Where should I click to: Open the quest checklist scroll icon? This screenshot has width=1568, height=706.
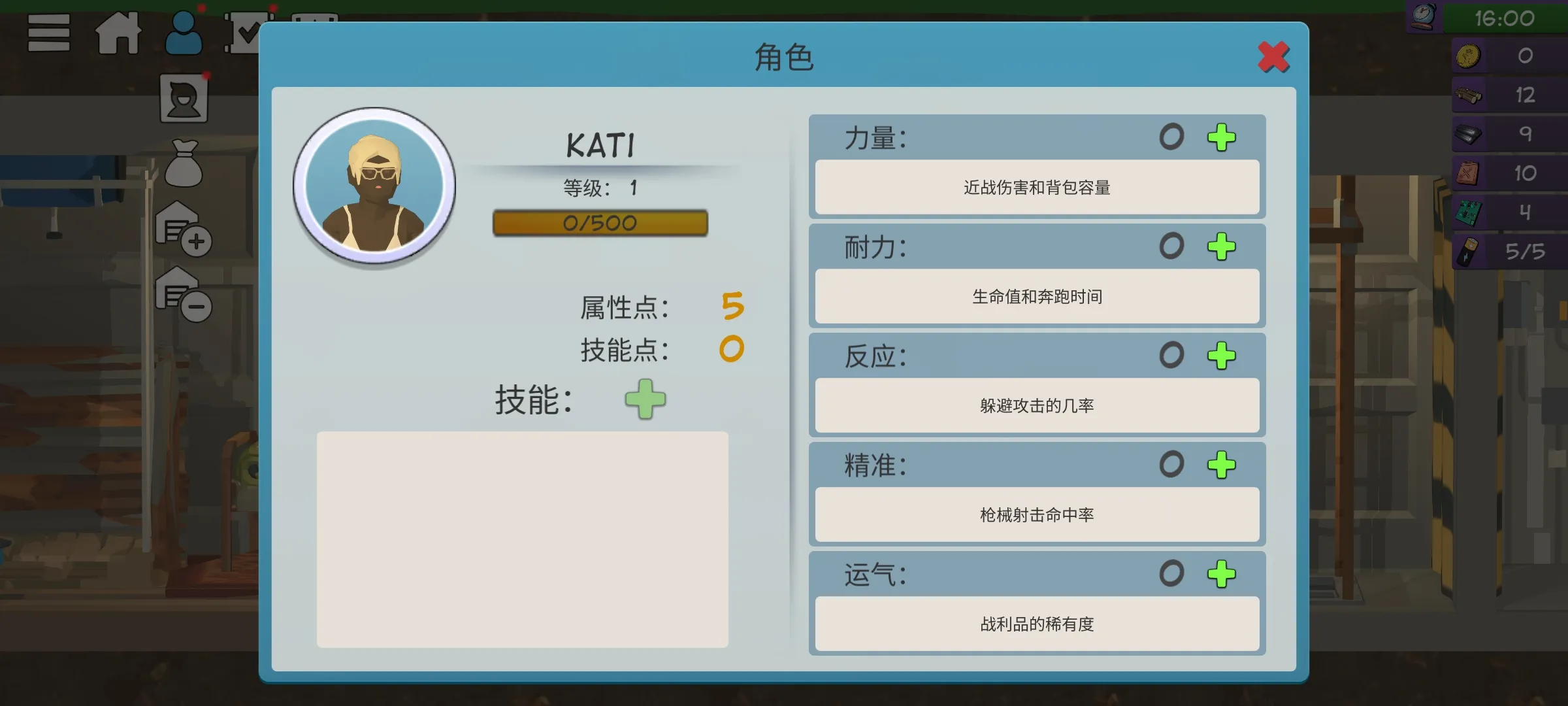[x=247, y=31]
